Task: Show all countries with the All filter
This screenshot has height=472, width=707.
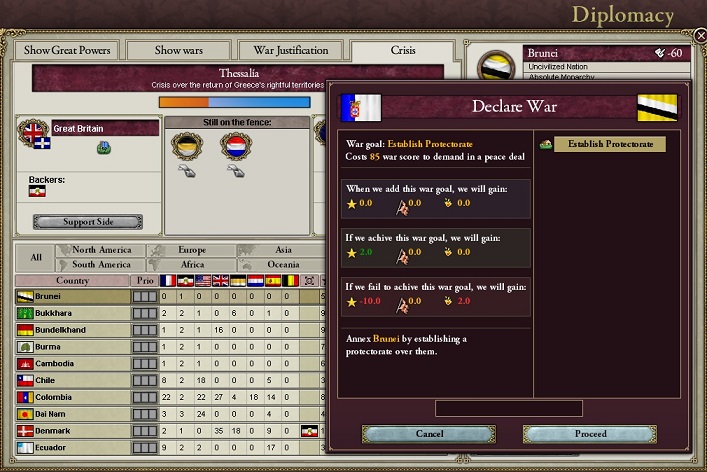Action: (x=36, y=257)
